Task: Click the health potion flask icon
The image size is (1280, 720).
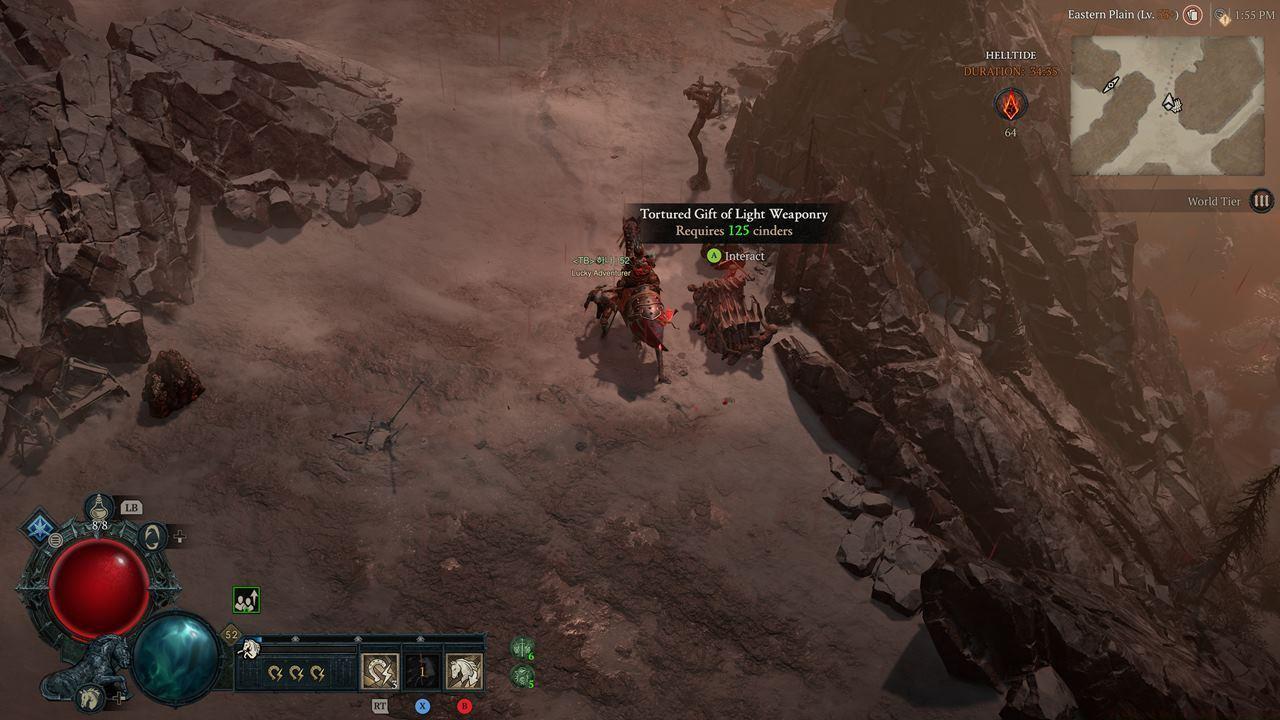Action: [97, 508]
